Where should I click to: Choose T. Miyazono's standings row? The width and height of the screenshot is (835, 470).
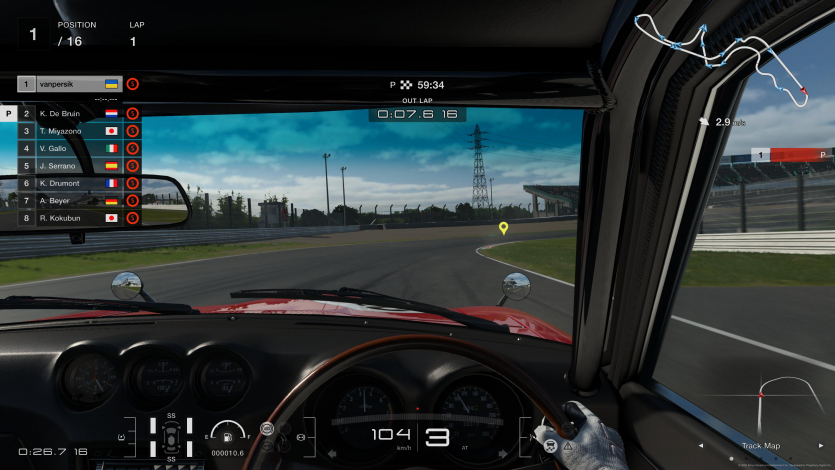[70, 131]
